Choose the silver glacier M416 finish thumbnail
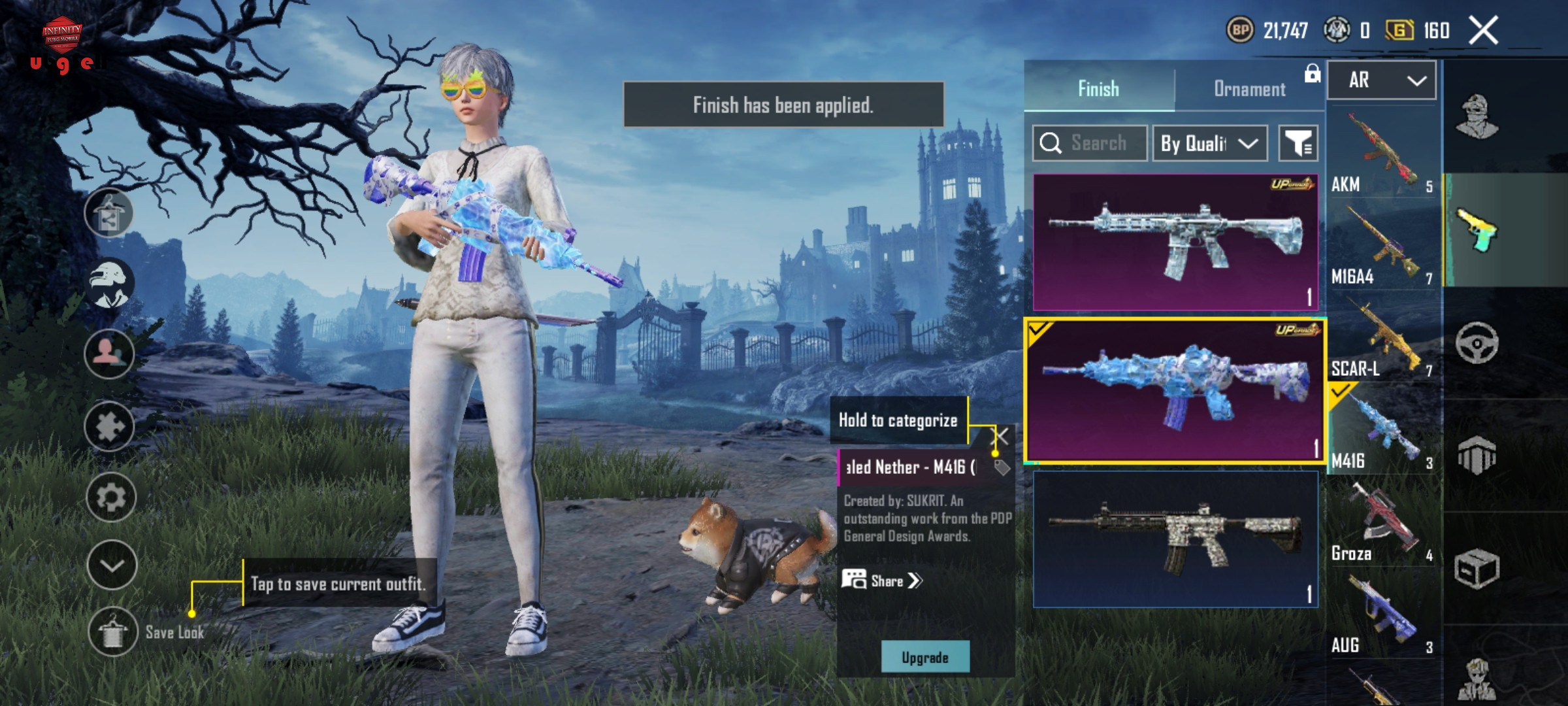The width and height of the screenshot is (1568, 706). [x=1175, y=242]
